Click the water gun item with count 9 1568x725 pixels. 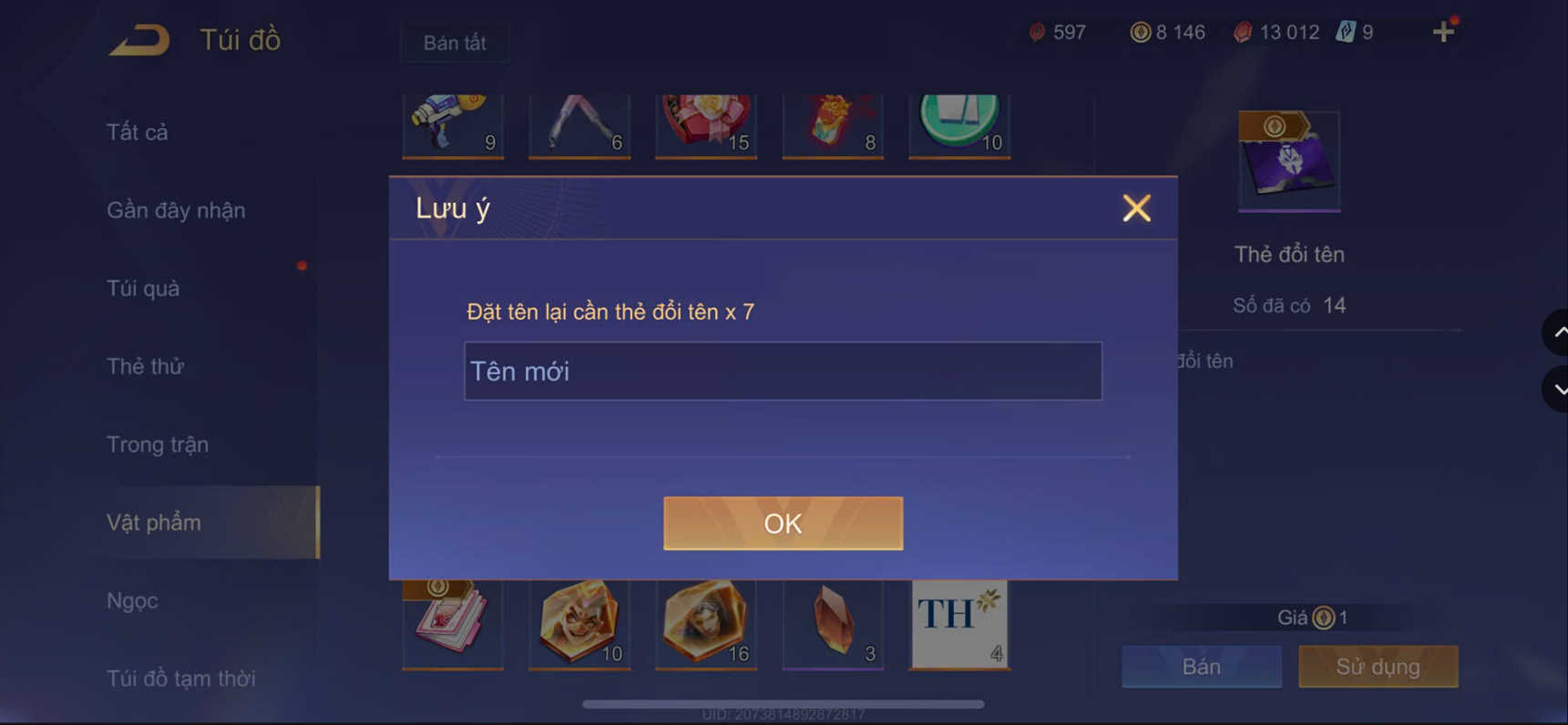453,126
